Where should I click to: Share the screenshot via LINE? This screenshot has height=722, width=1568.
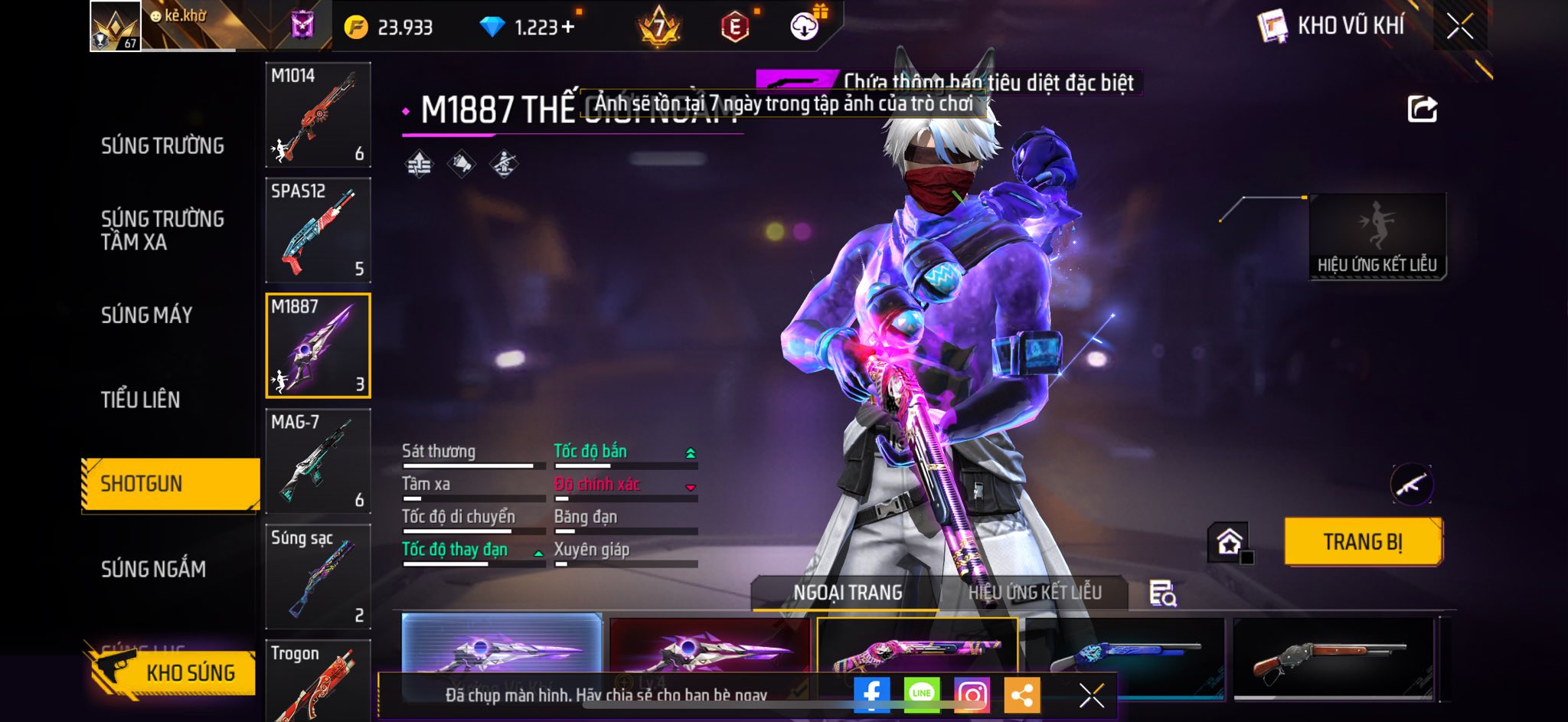921,694
